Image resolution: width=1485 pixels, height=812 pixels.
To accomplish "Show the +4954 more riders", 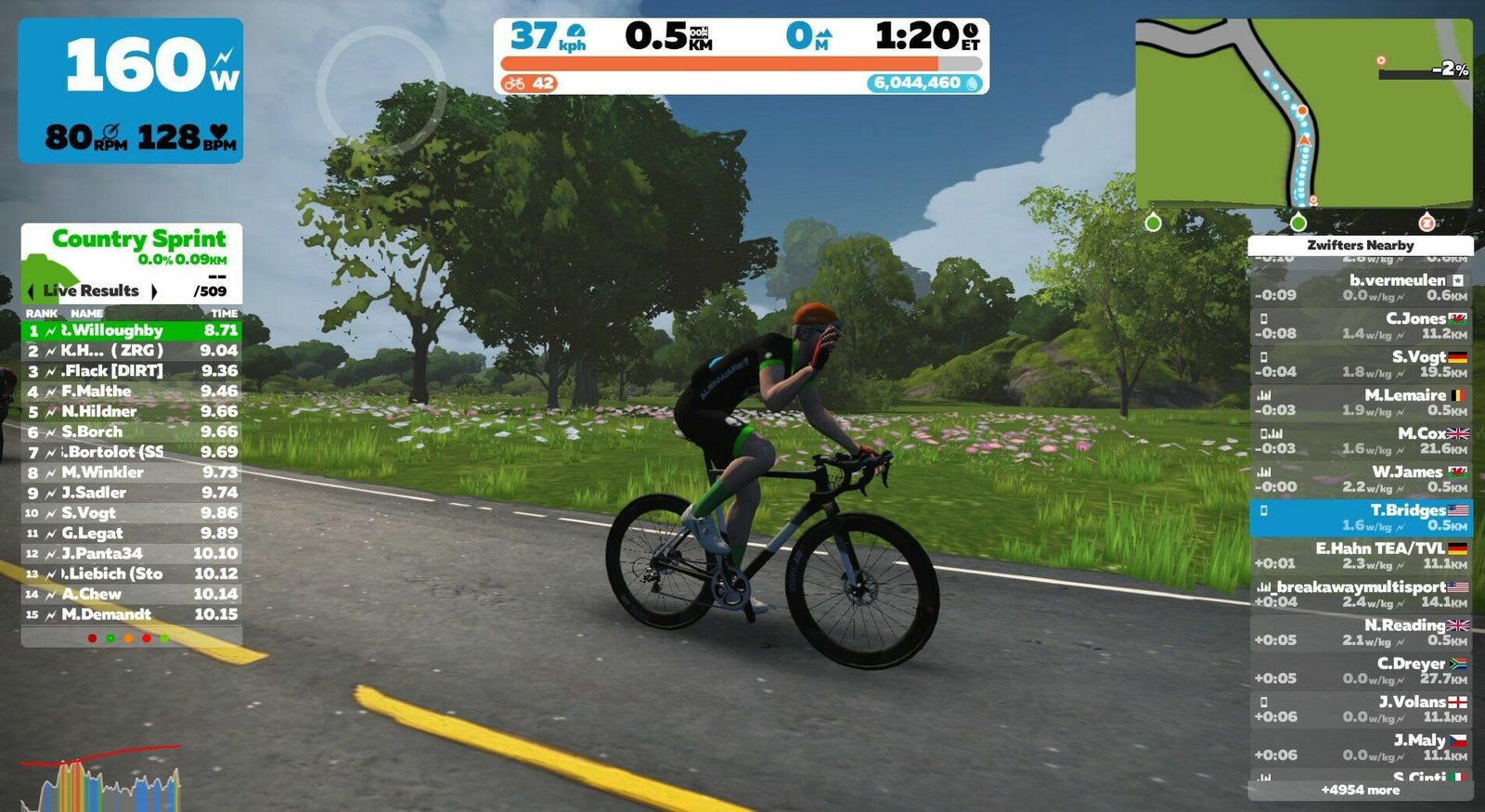I will click(x=1360, y=790).
